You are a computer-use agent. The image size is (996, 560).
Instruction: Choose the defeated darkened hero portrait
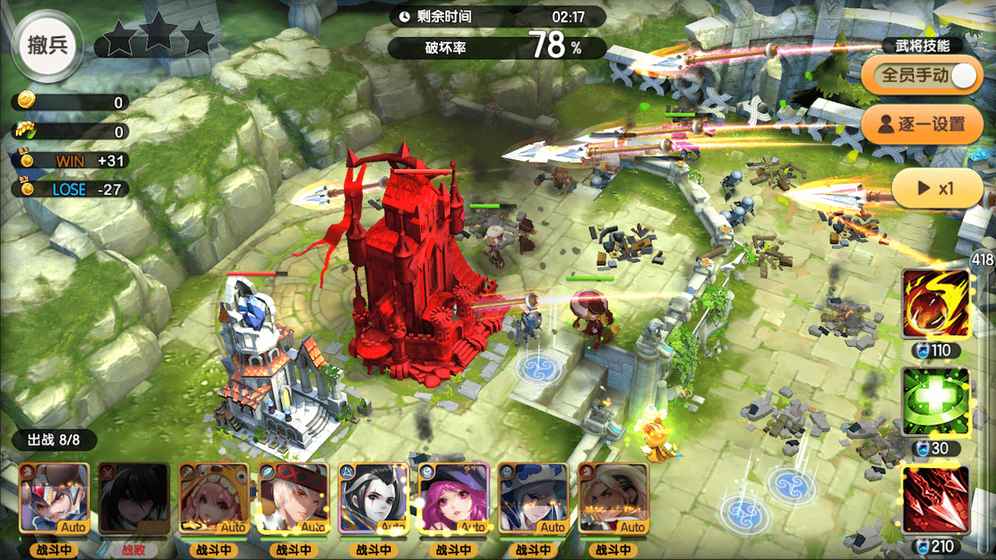coord(134,498)
